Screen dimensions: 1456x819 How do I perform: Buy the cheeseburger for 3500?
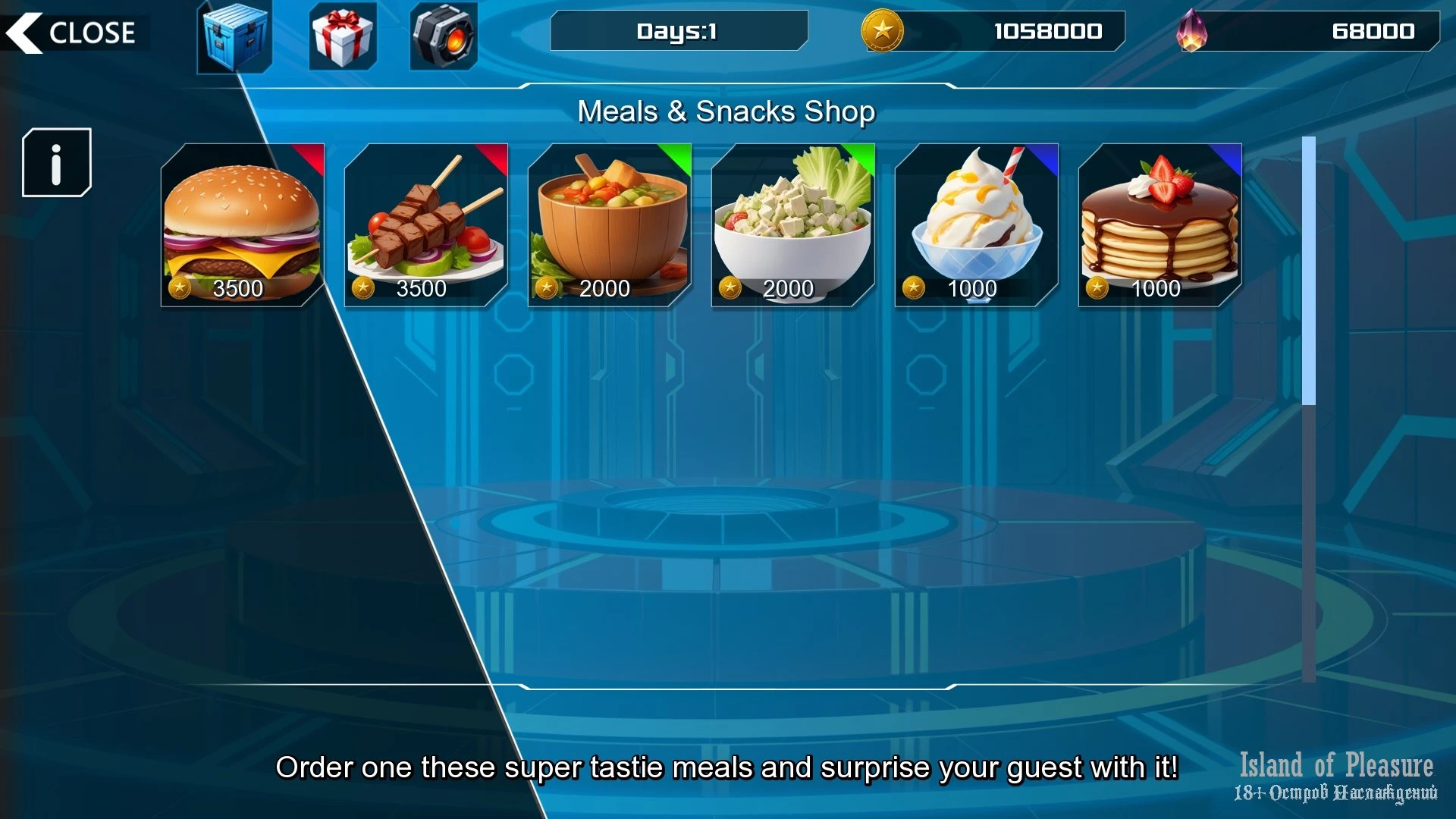click(243, 225)
